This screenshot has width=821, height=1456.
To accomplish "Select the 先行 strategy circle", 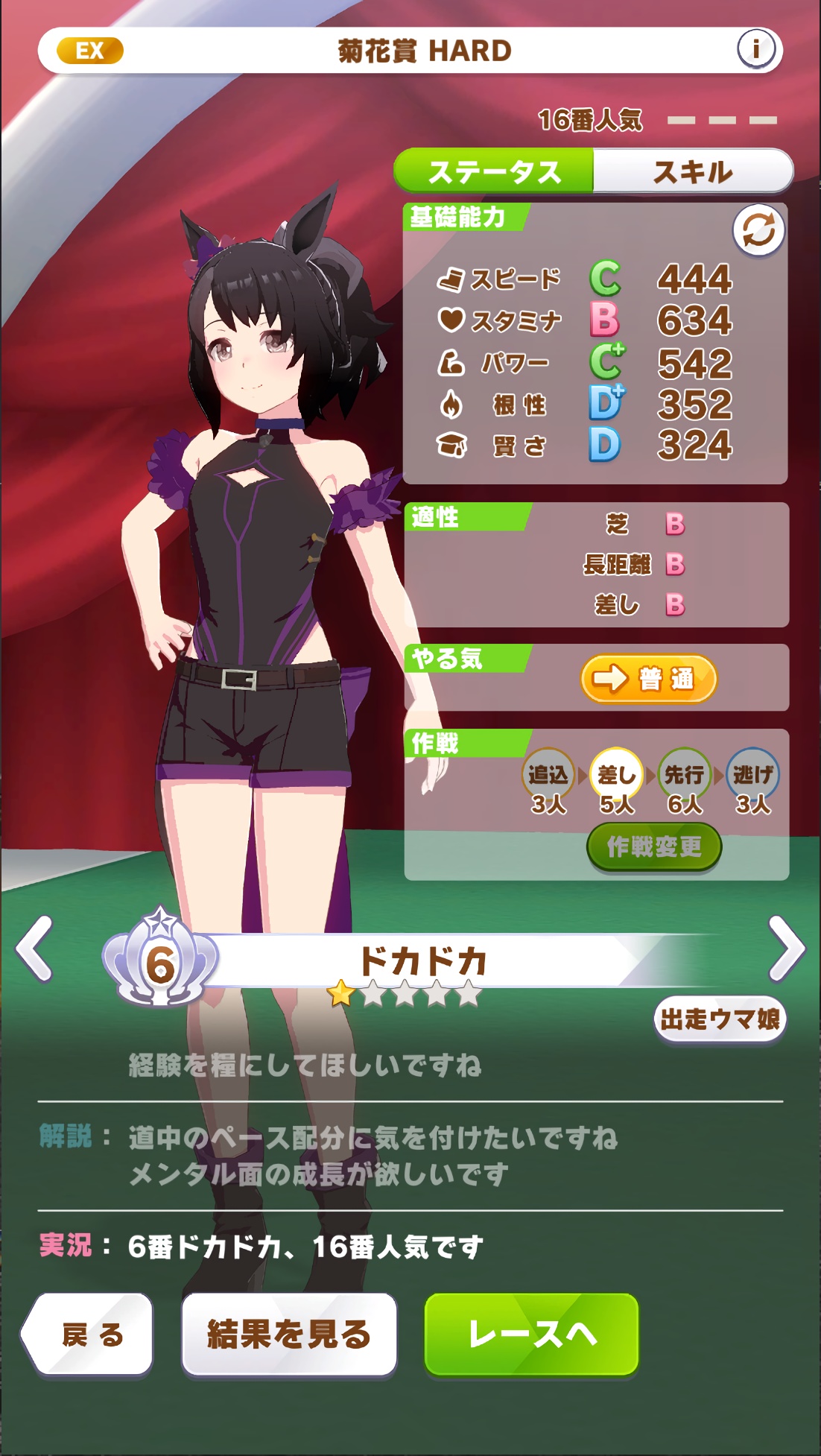I will pyautogui.click(x=684, y=775).
